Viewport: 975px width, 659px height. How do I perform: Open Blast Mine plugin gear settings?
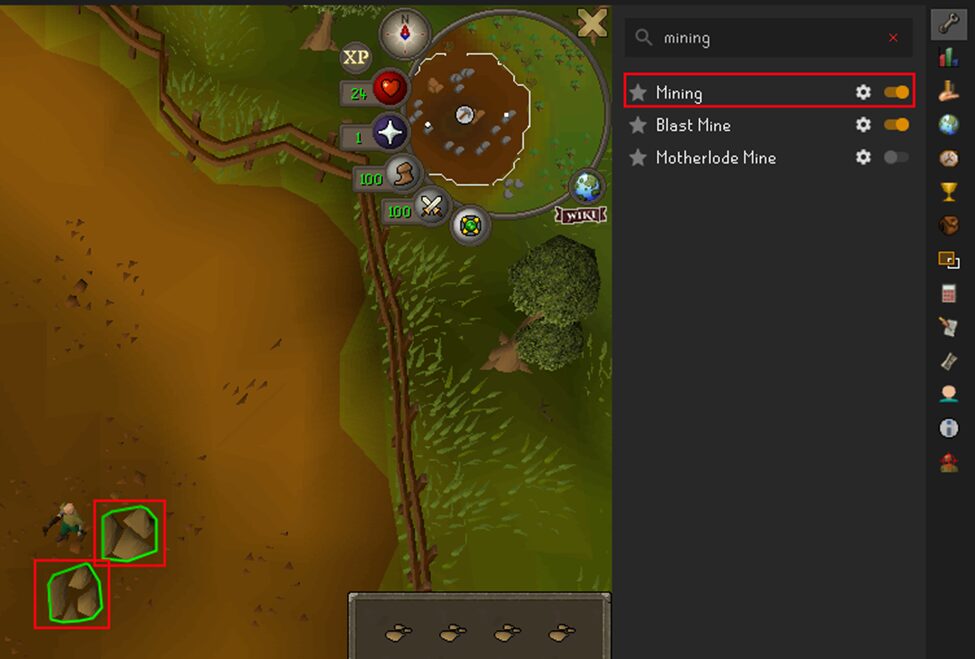tap(863, 125)
